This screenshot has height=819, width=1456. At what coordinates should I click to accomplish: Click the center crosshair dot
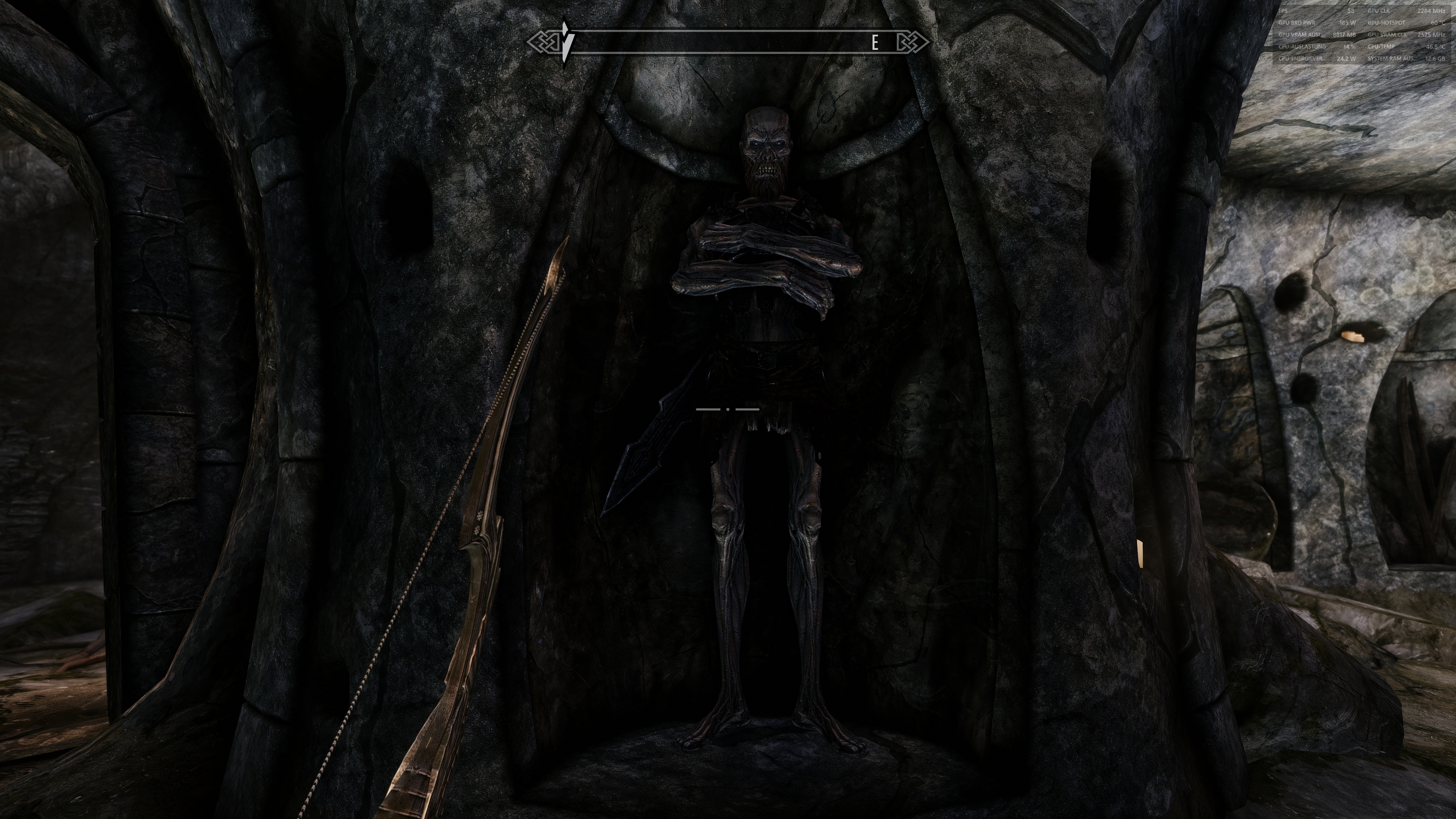728,408
